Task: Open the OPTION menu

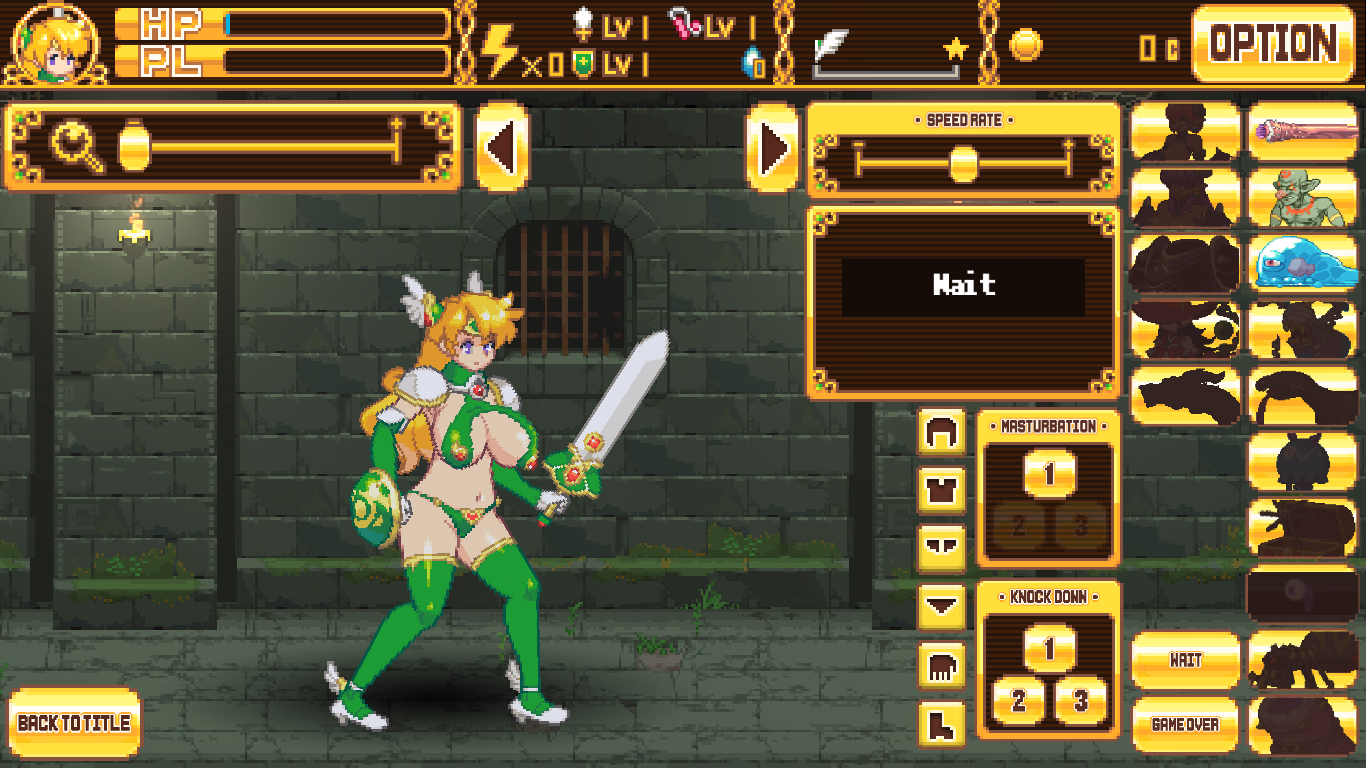Action: point(1274,42)
